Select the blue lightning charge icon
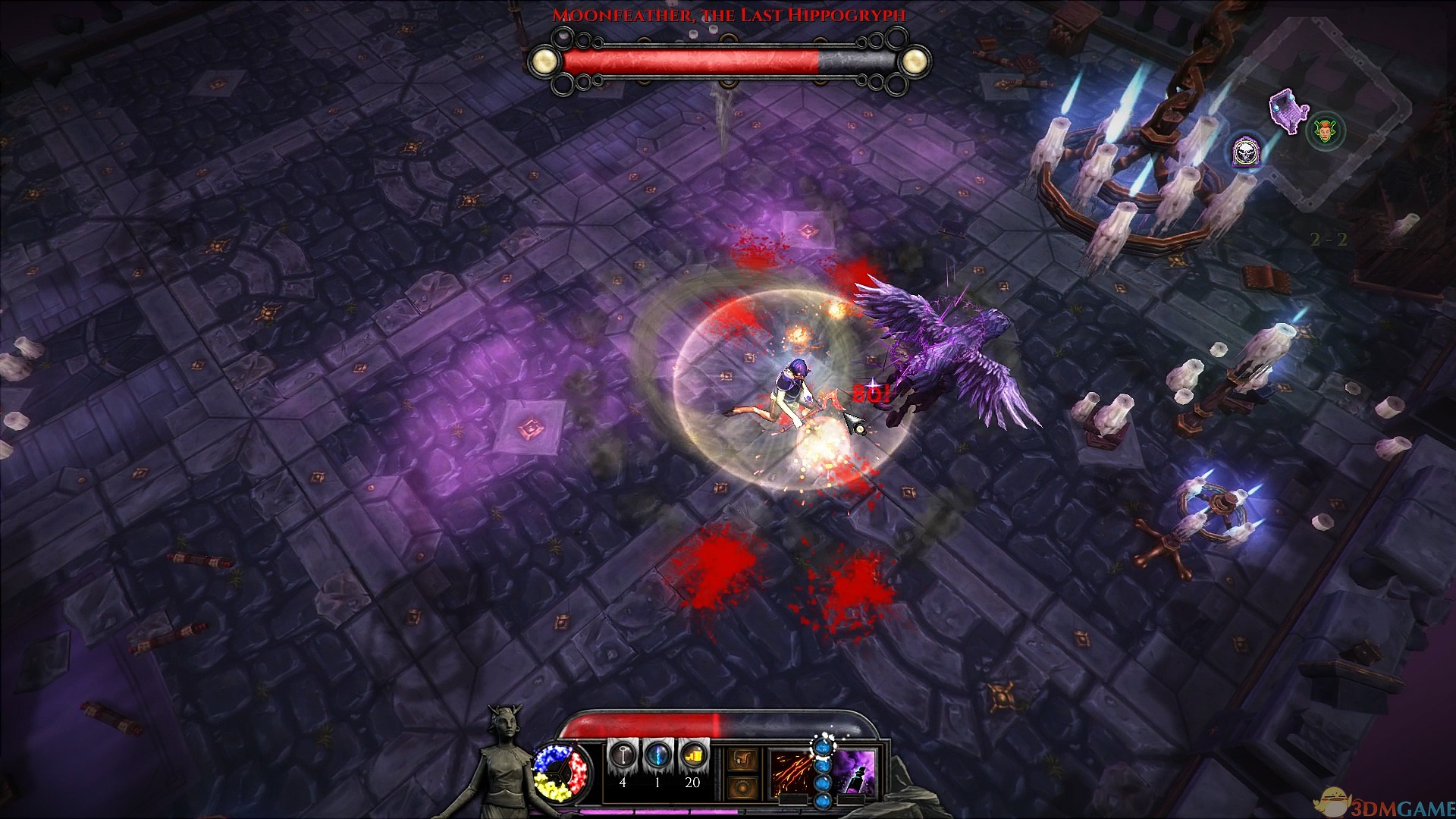Viewport: 1456px width, 819px height. coord(657,755)
